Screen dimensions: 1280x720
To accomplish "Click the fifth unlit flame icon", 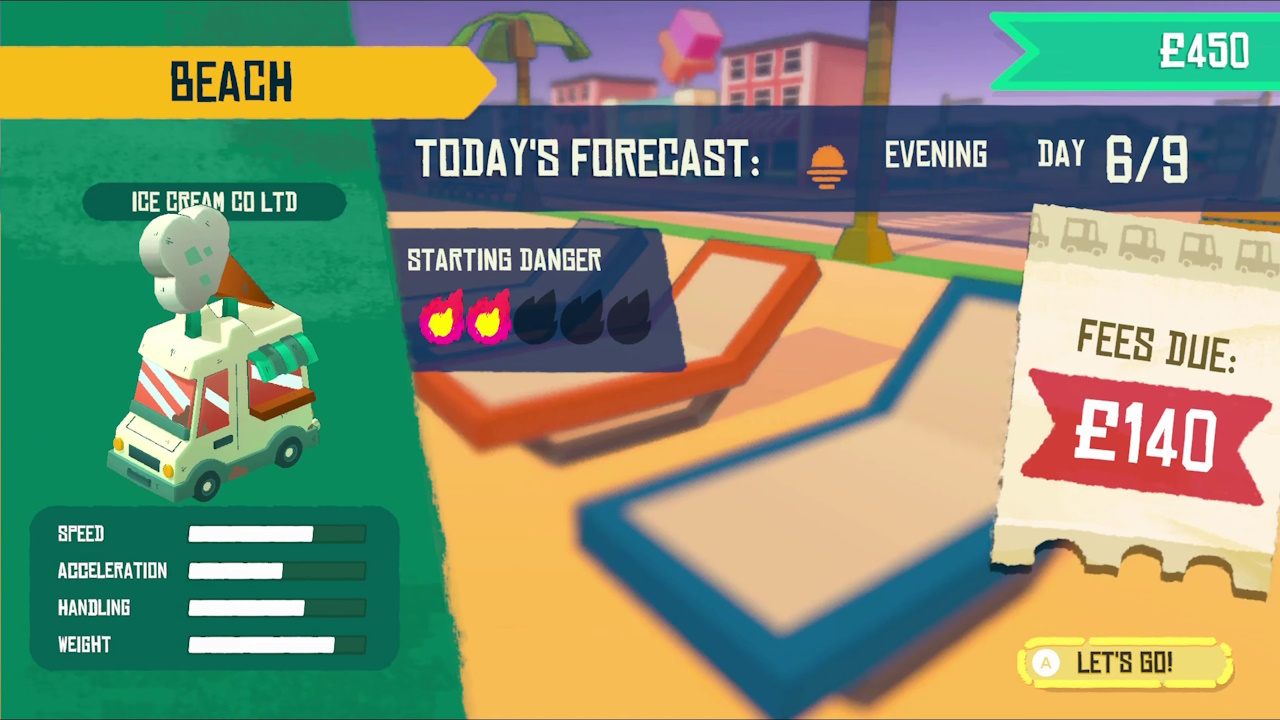I will pos(627,318).
